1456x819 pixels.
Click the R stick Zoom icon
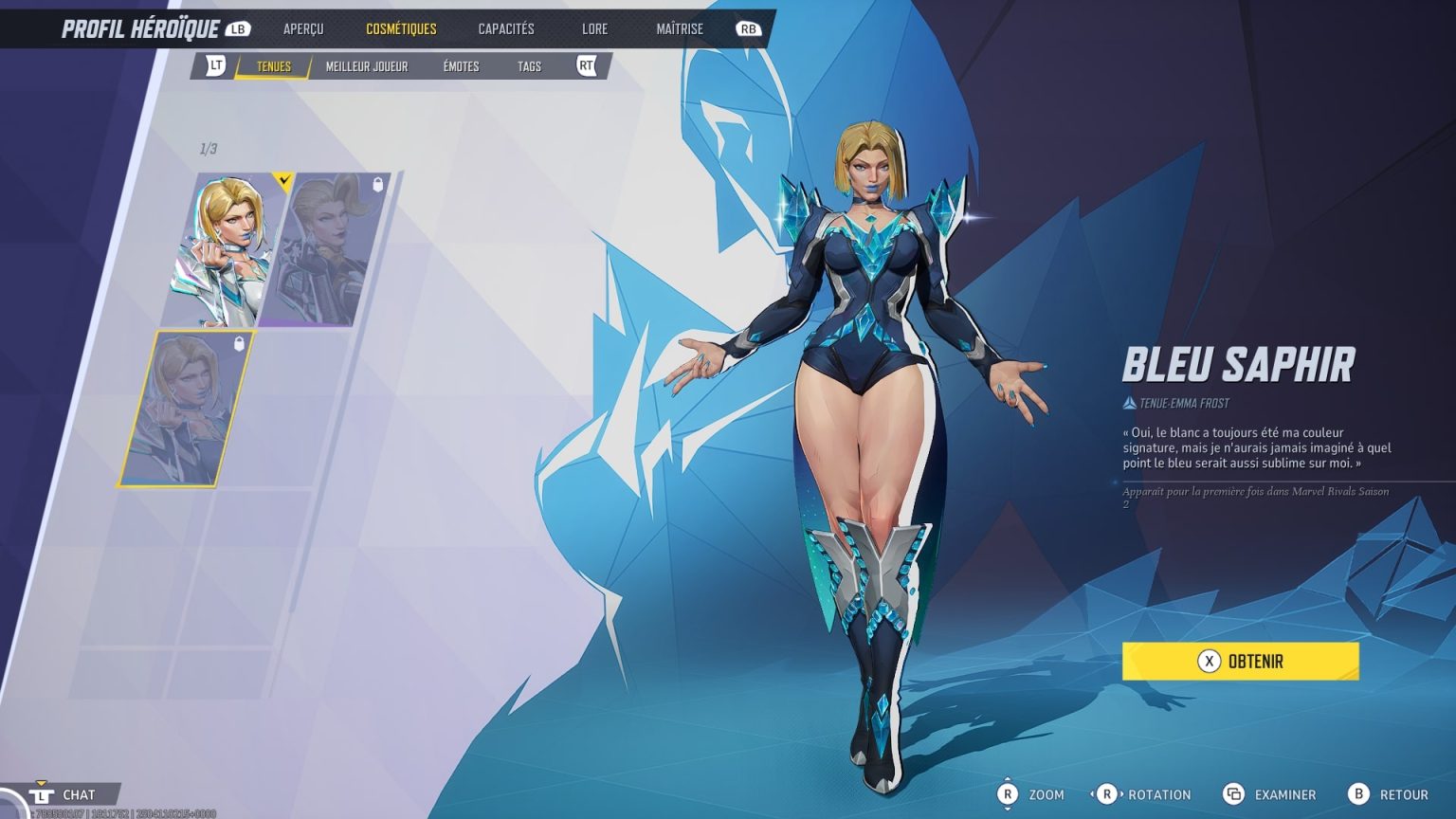pos(1009,794)
